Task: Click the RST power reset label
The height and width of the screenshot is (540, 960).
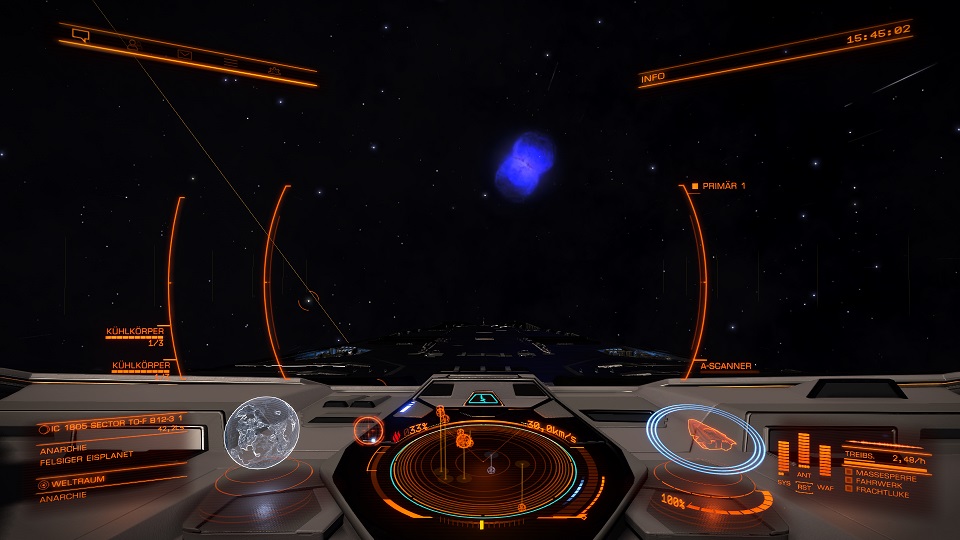Action: click(x=804, y=487)
